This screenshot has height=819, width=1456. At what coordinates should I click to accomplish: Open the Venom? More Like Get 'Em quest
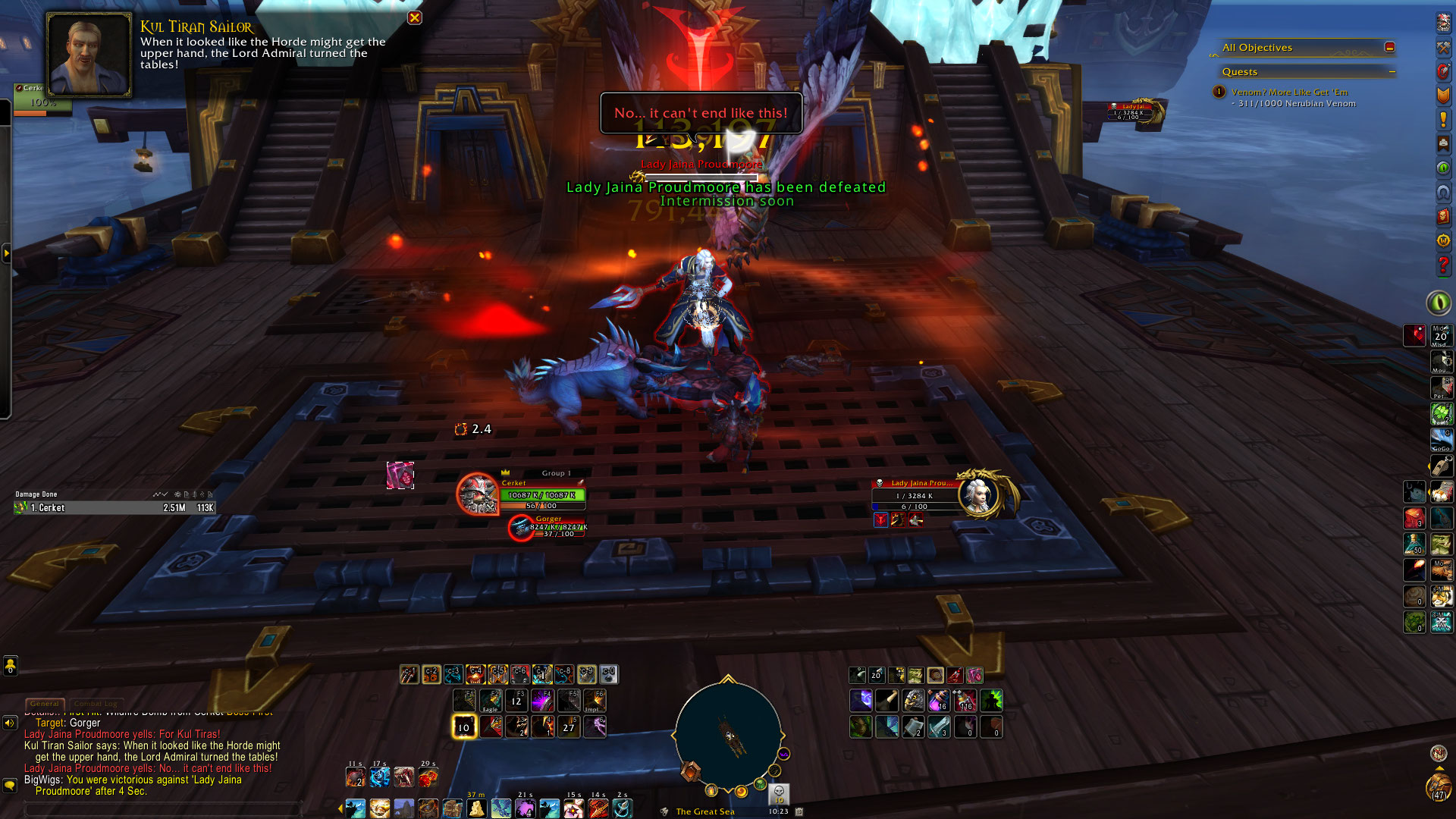(x=1289, y=92)
